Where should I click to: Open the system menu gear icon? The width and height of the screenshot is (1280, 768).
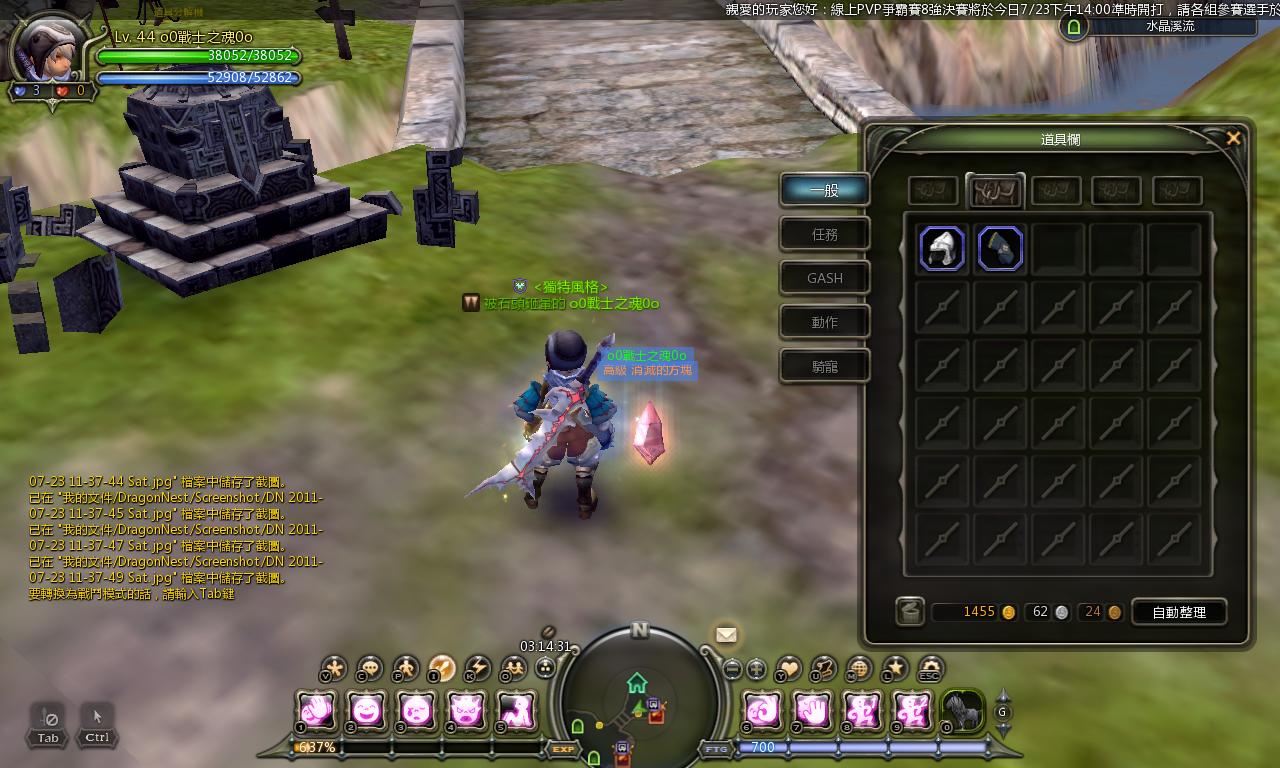pos(931,668)
